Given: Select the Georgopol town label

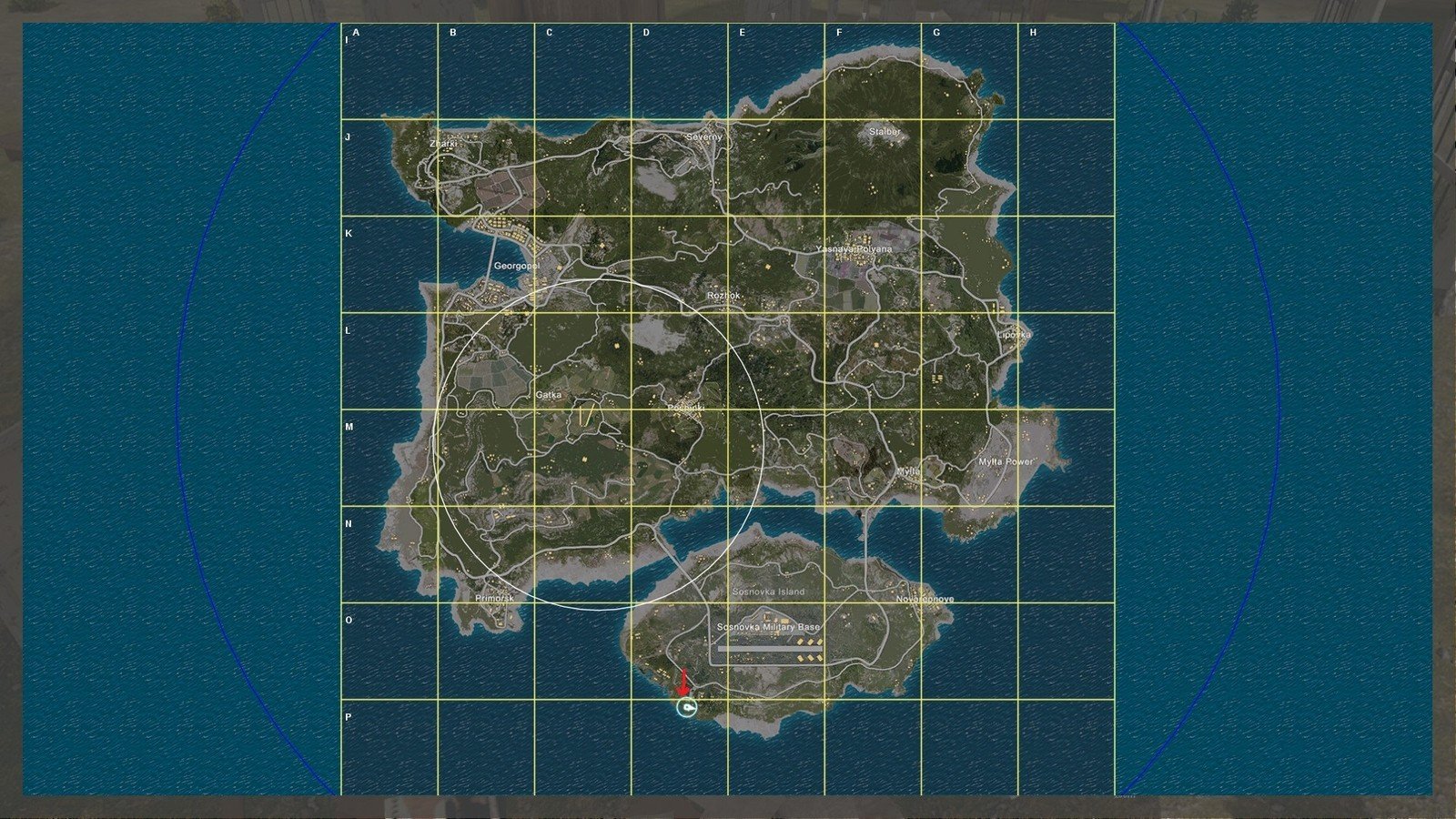Looking at the screenshot, I should coord(516,264).
